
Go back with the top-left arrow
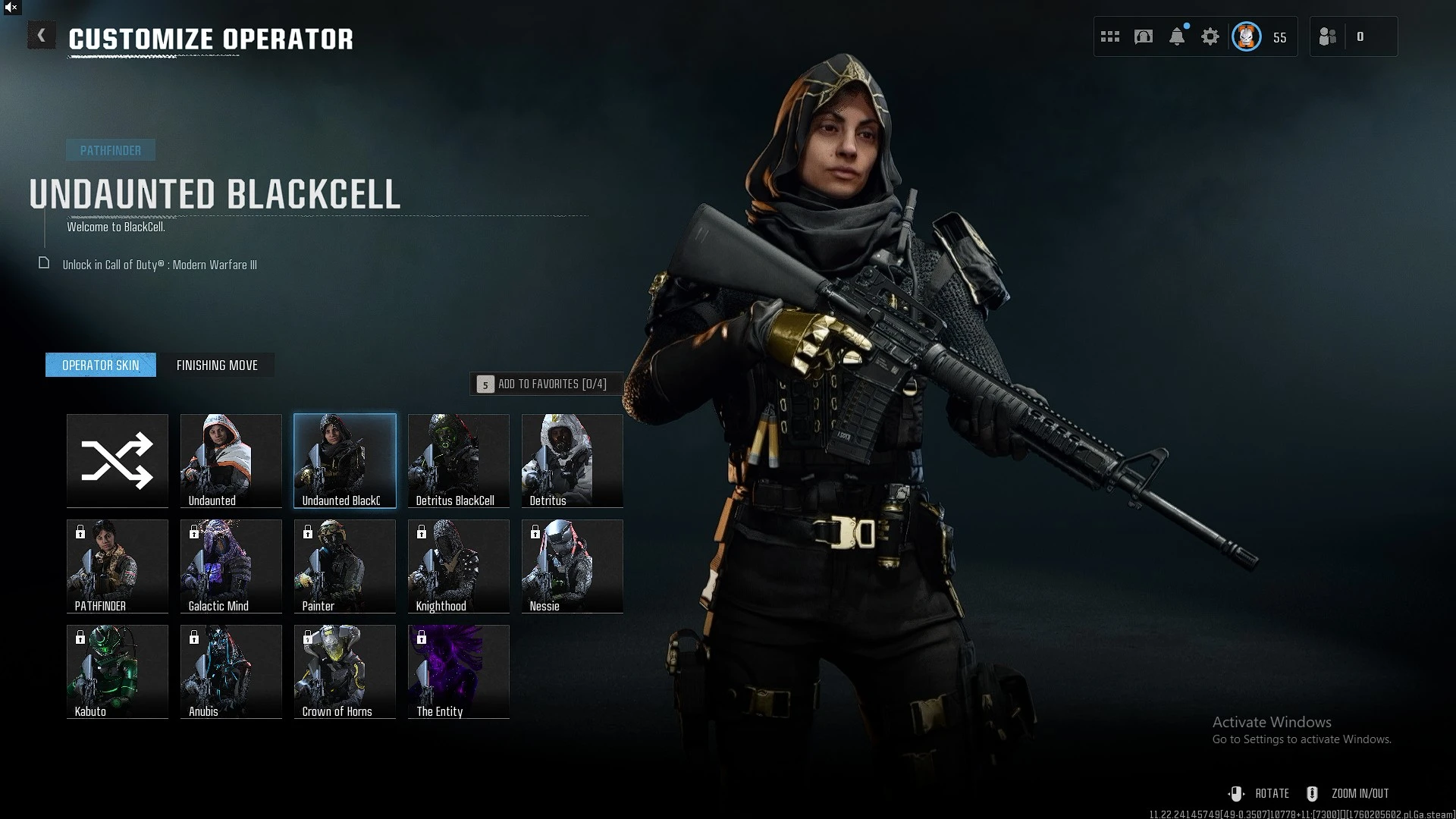tap(42, 36)
